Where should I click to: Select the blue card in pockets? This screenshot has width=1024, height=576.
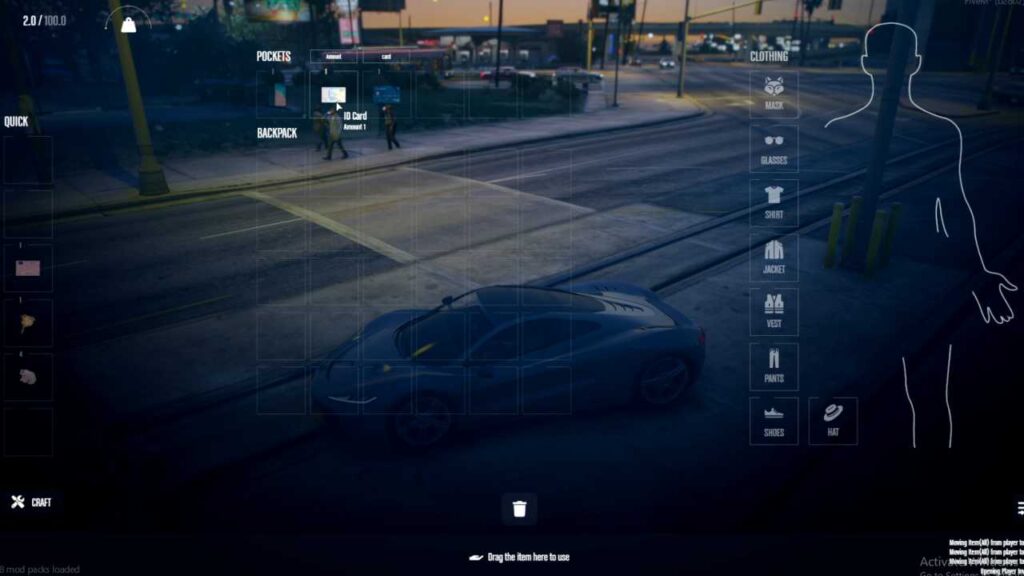coord(386,95)
